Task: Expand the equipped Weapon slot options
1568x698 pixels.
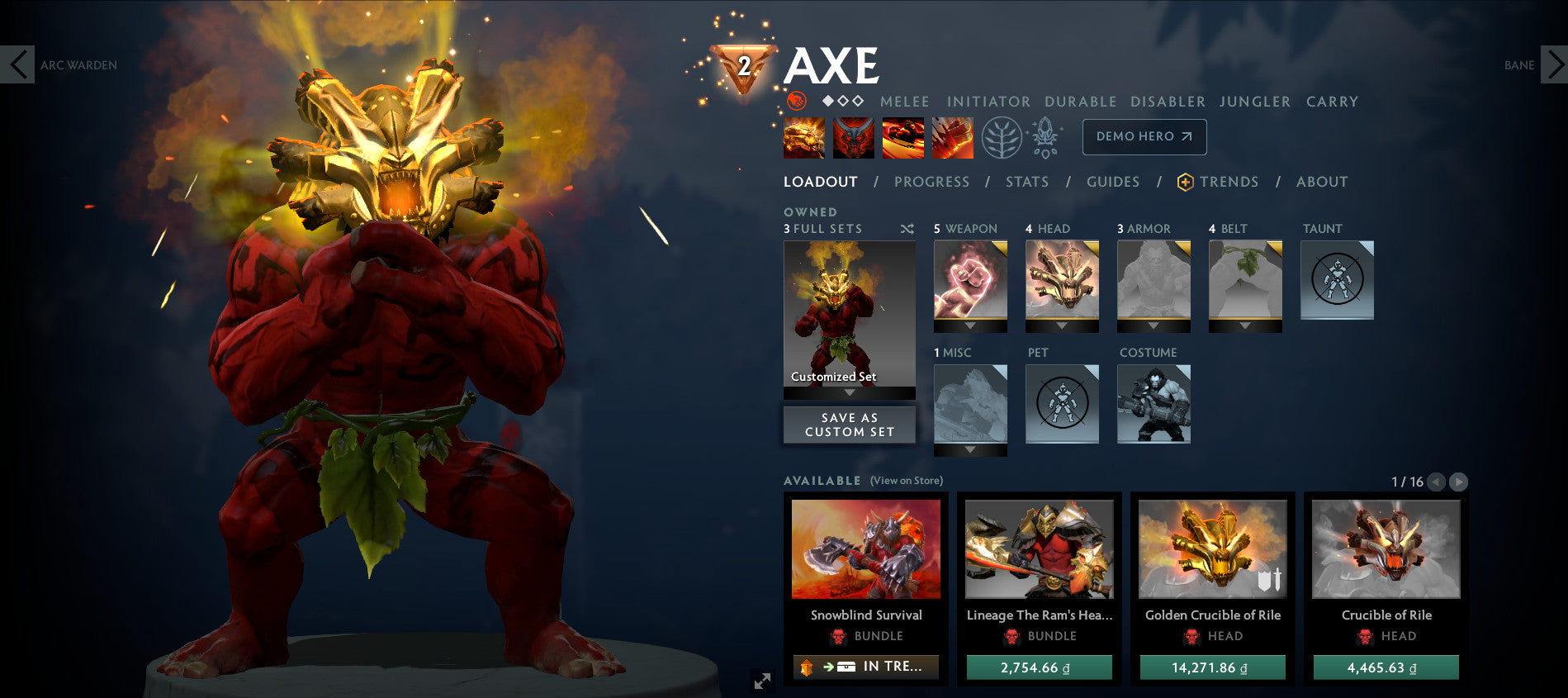Action: tap(969, 325)
